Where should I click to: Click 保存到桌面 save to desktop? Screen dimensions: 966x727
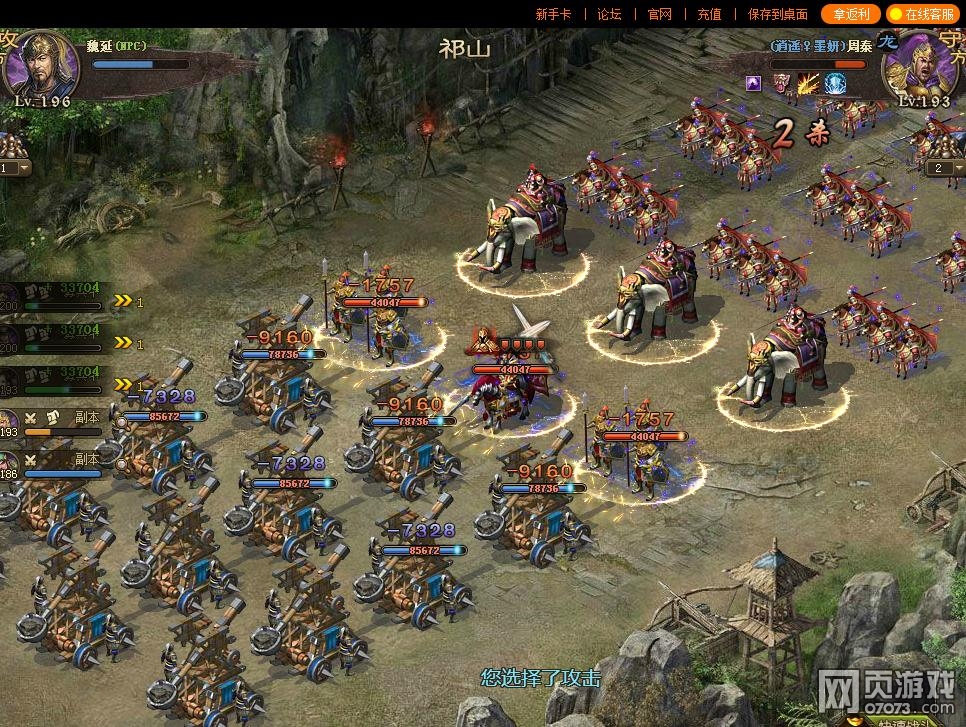[x=777, y=14]
